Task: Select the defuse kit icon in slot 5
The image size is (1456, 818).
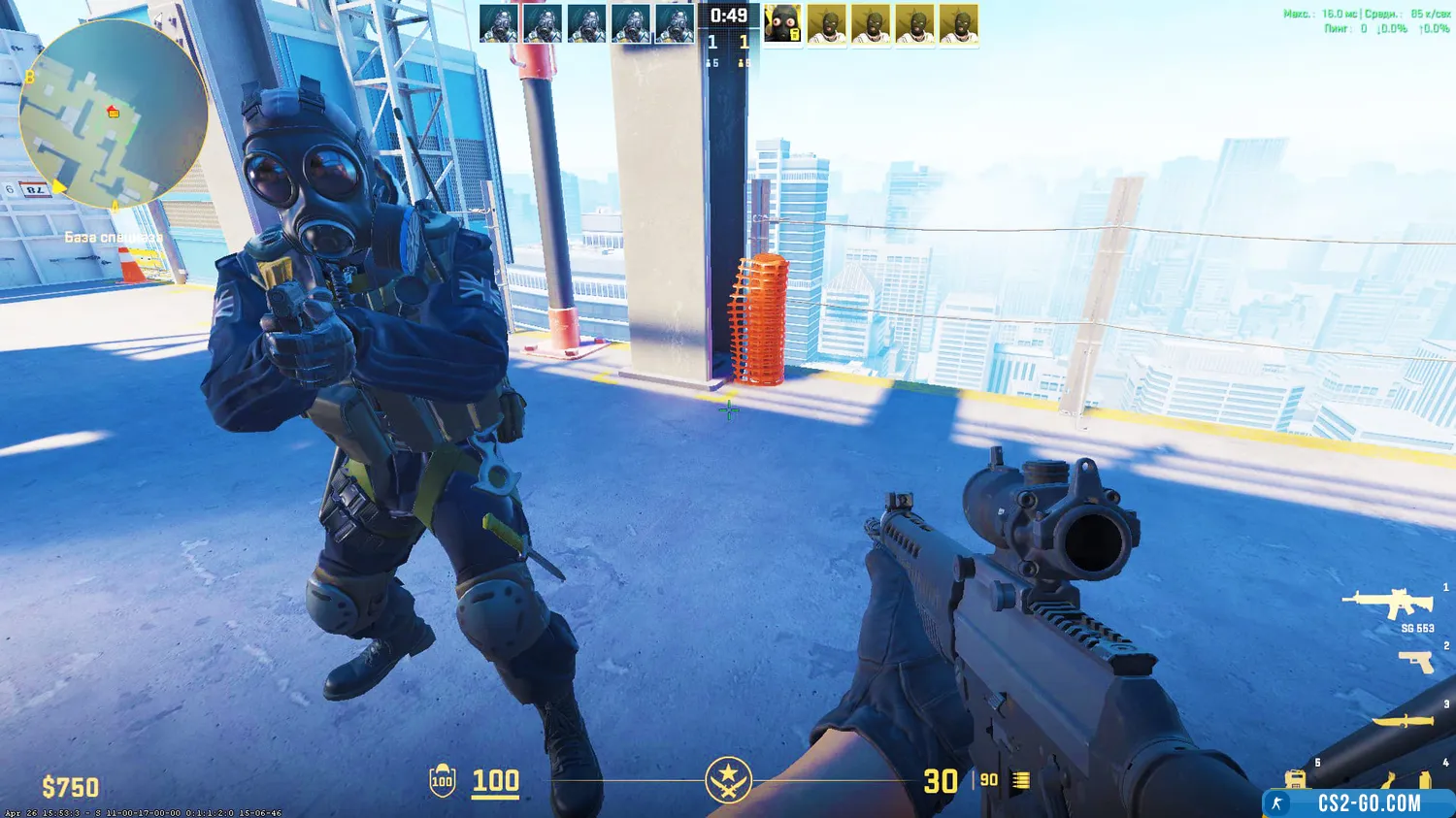Action: (1295, 779)
